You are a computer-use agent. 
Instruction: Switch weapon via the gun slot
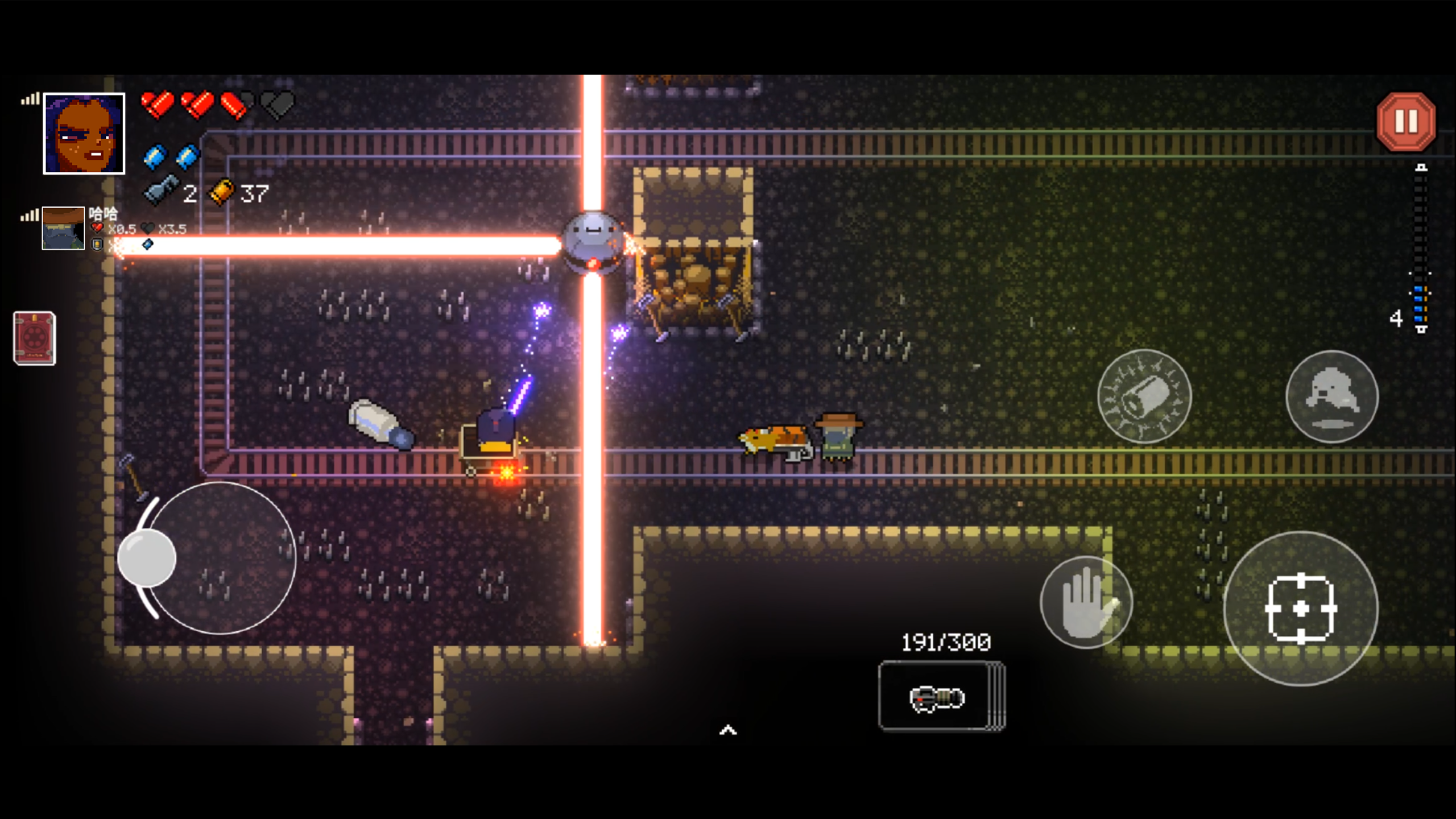[x=941, y=696]
